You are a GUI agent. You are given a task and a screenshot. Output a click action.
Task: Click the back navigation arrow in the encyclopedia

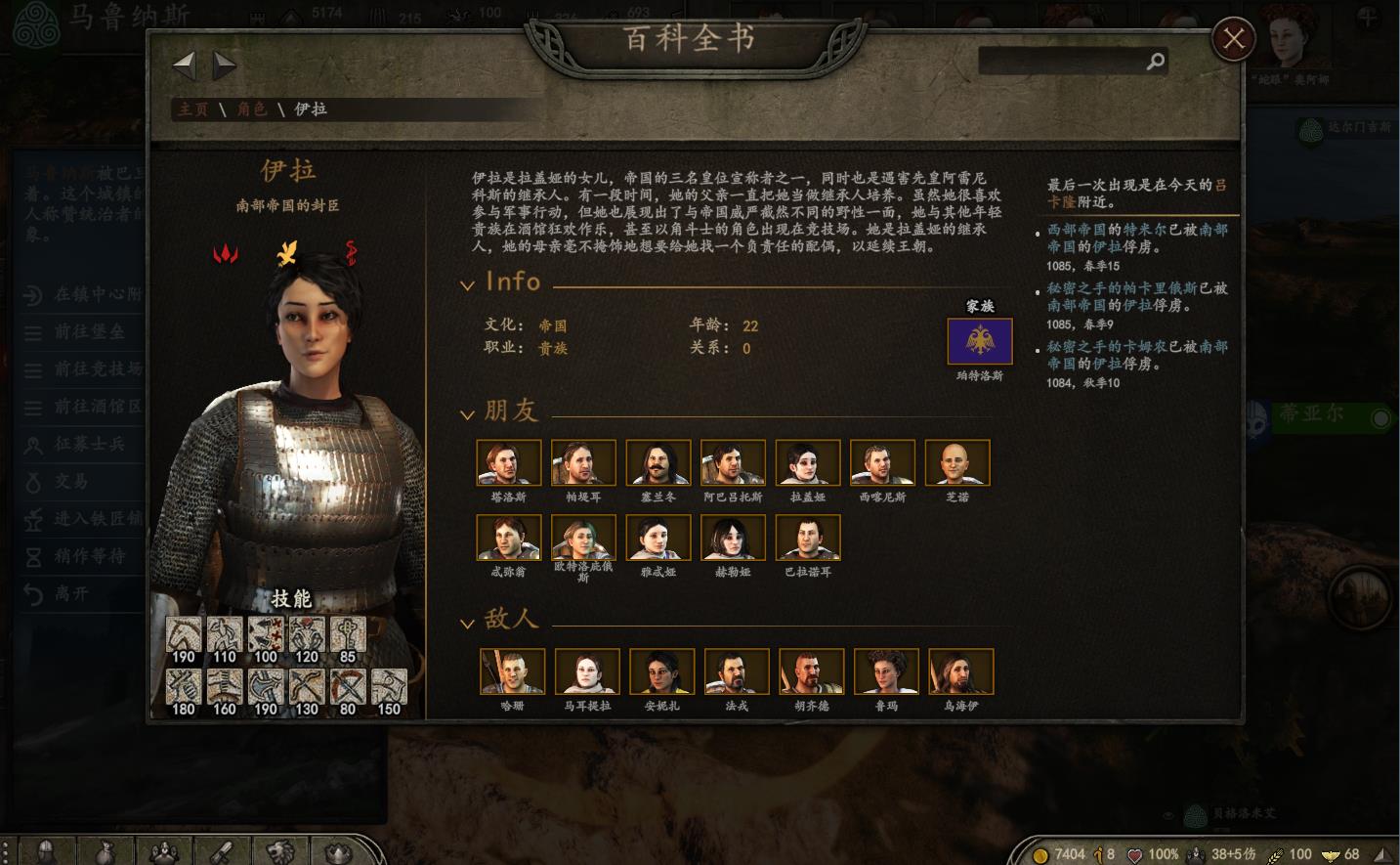tap(185, 65)
